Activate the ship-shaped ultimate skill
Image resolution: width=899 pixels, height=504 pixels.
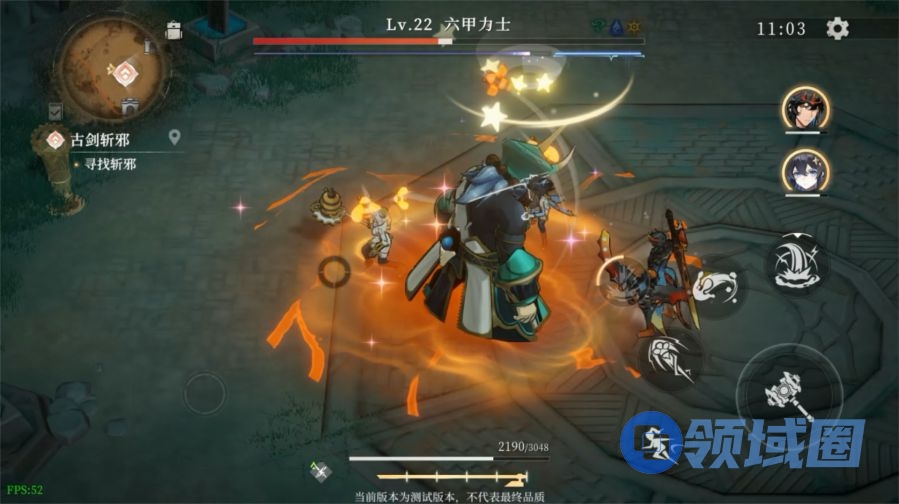pyautogui.click(x=795, y=262)
